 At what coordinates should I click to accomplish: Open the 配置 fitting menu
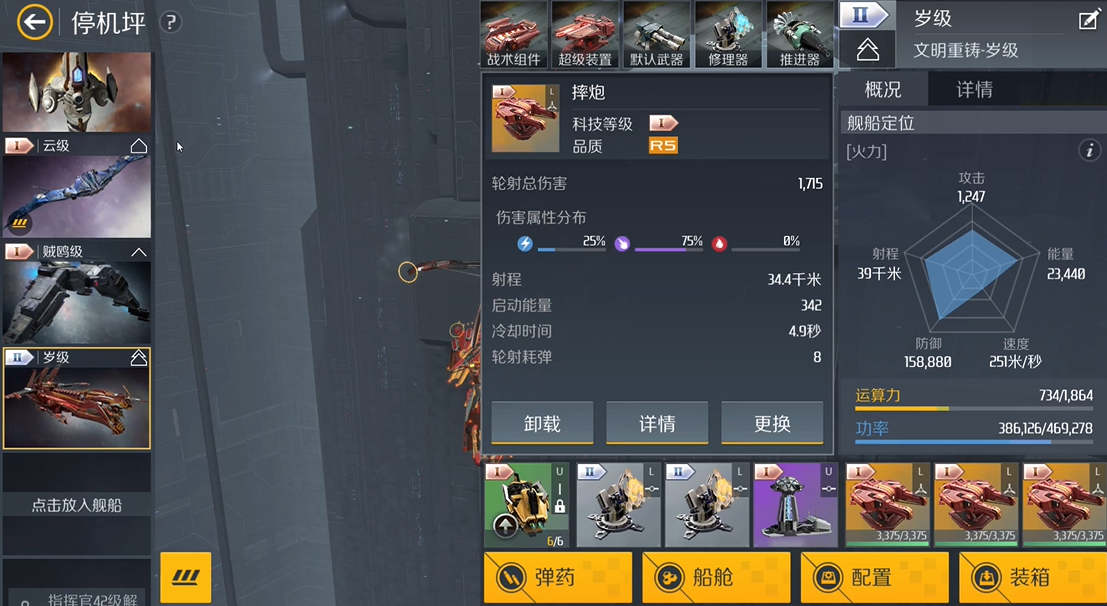[874, 578]
